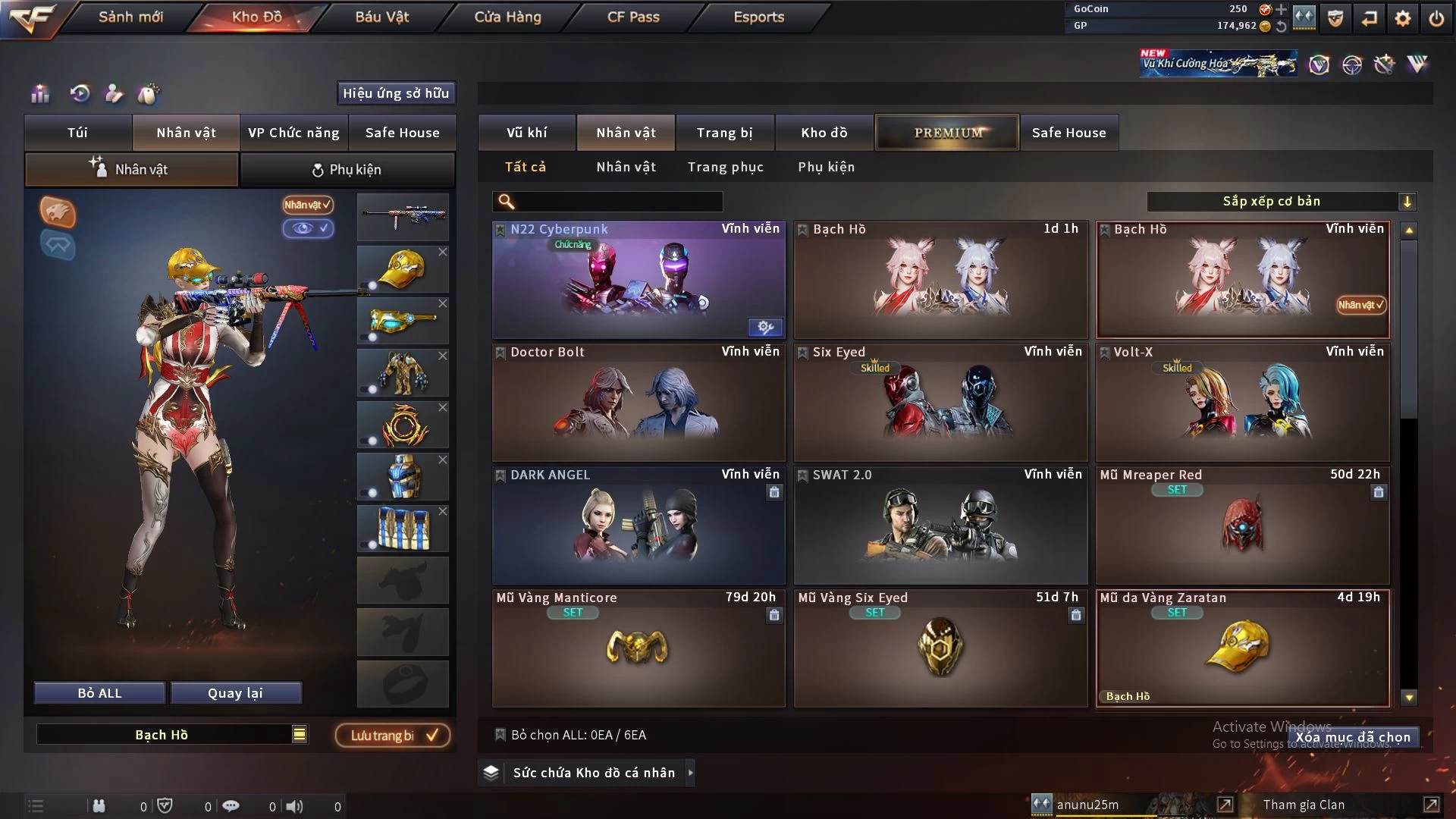1456x819 pixels.
Task: Open the Hiệu ứng sở hữu panel
Action: point(395,93)
